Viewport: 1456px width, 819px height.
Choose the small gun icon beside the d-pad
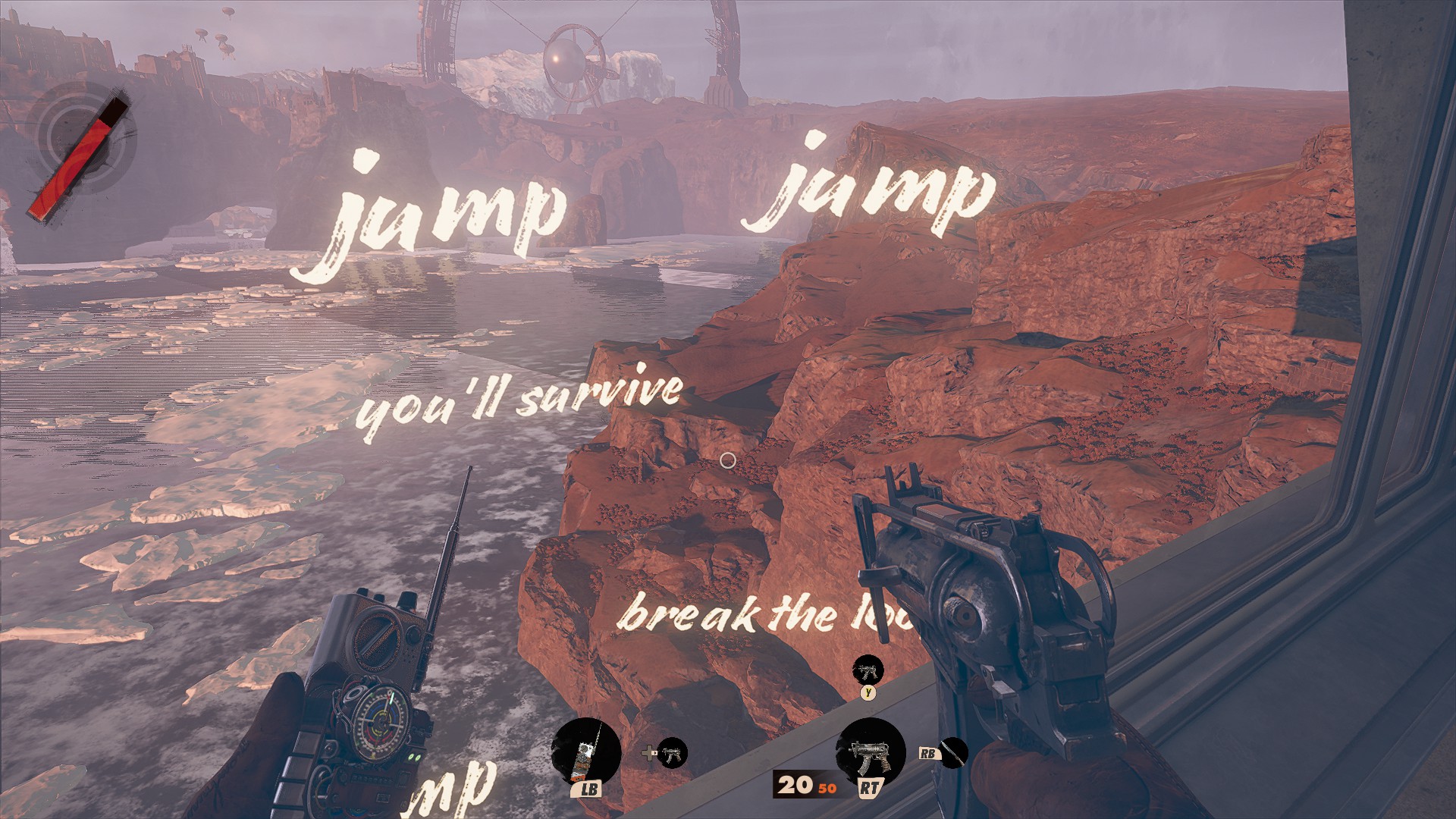pos(672,753)
